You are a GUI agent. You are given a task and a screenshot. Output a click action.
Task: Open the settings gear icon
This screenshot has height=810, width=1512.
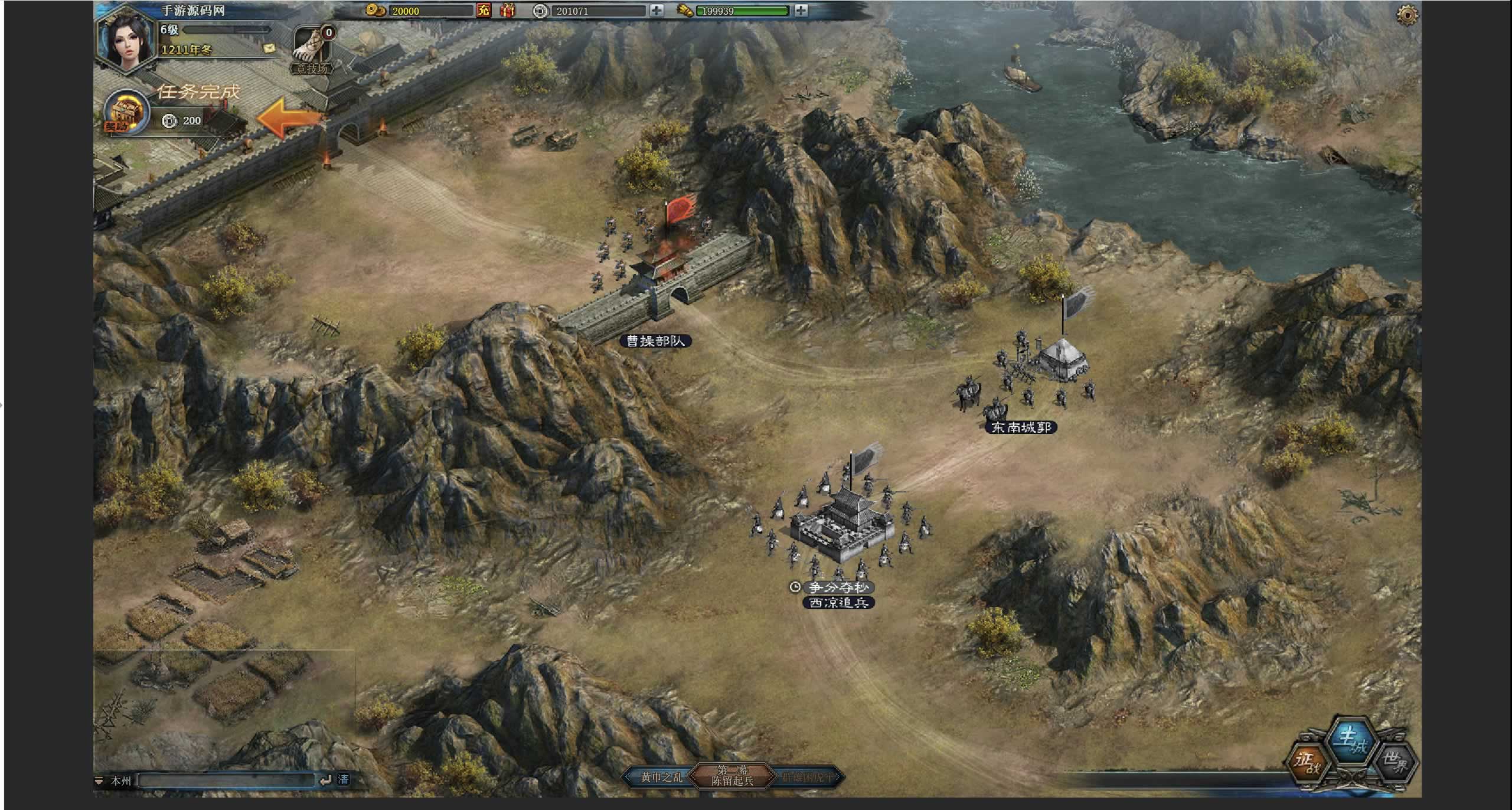[1407, 15]
